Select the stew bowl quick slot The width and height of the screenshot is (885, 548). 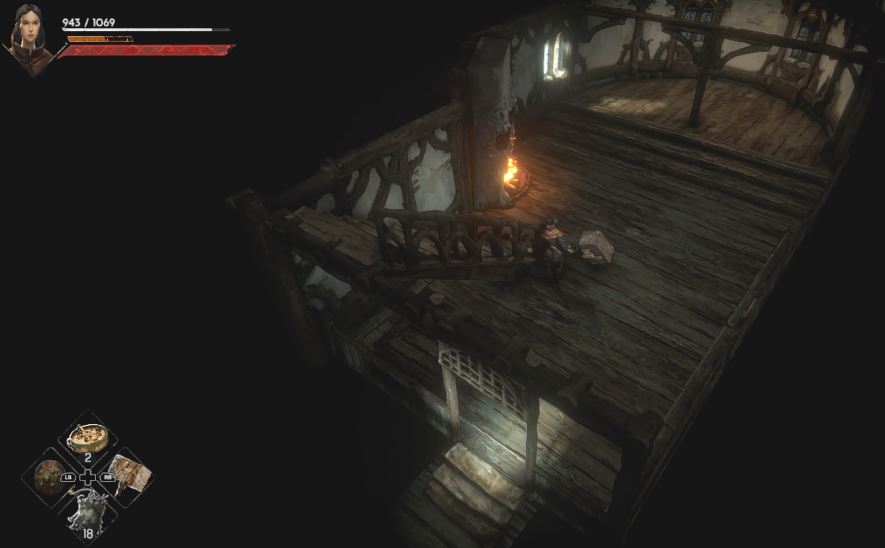[x=88, y=436]
